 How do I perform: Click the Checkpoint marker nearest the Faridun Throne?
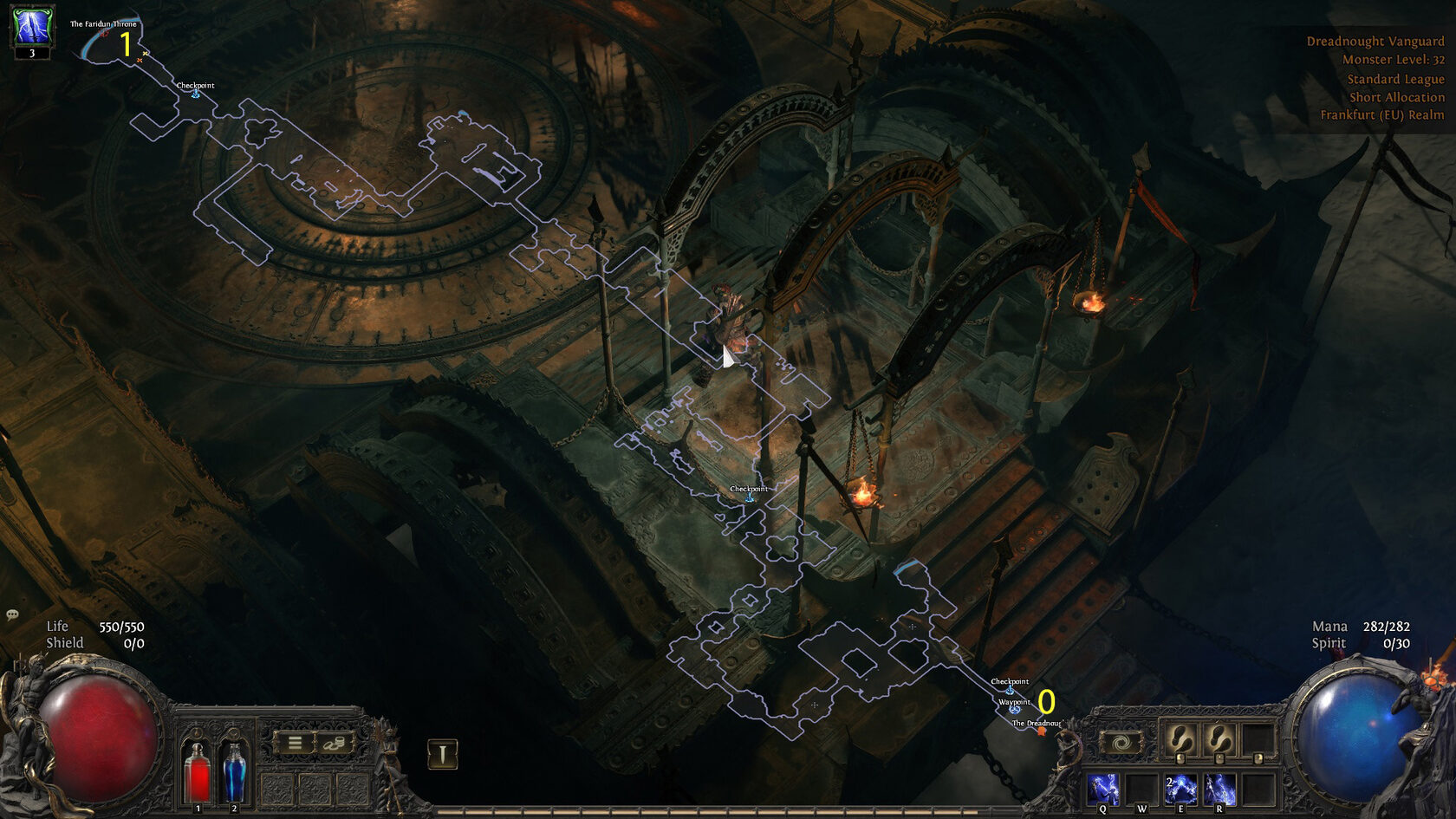[195, 93]
